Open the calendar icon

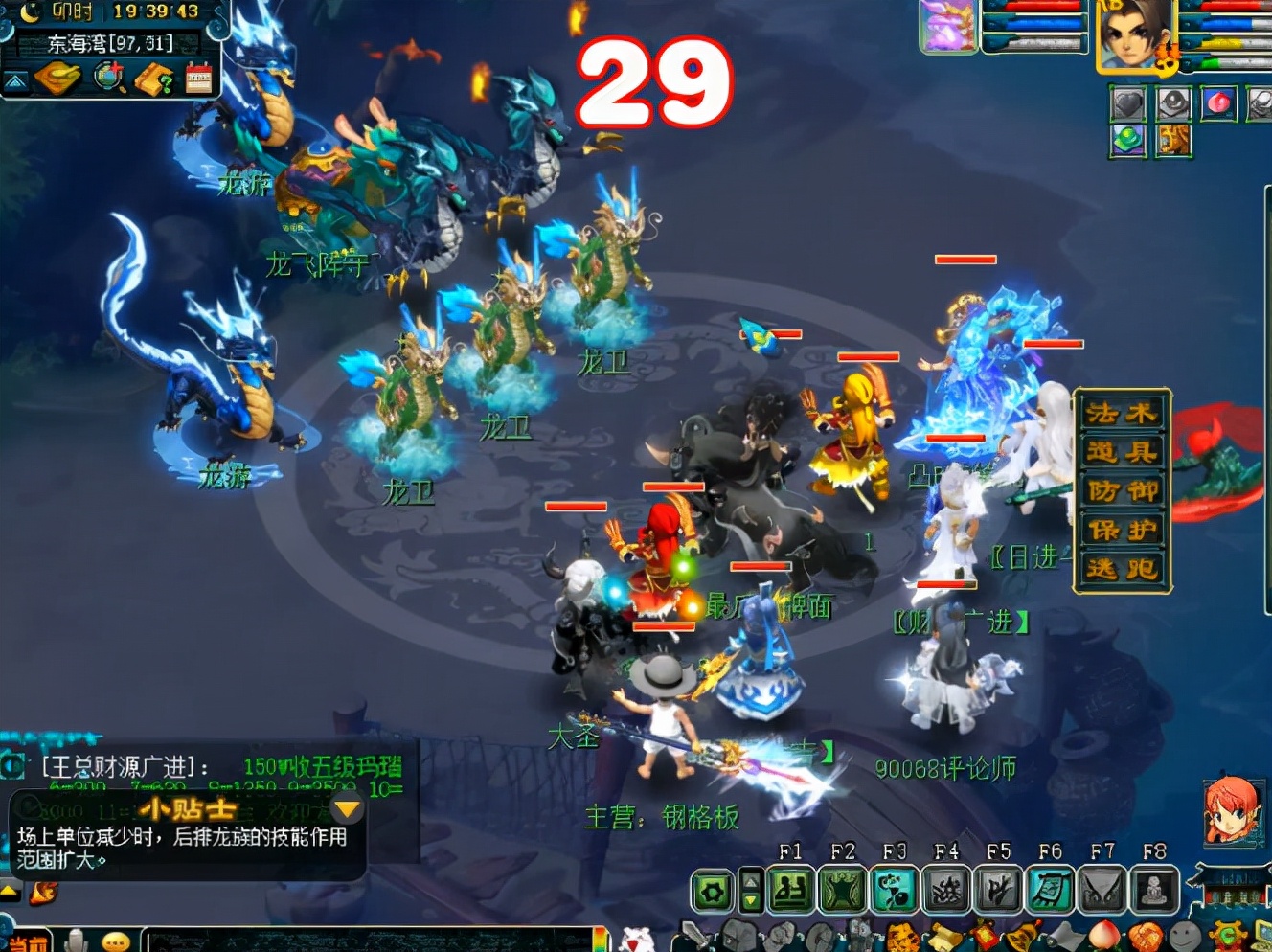click(199, 78)
